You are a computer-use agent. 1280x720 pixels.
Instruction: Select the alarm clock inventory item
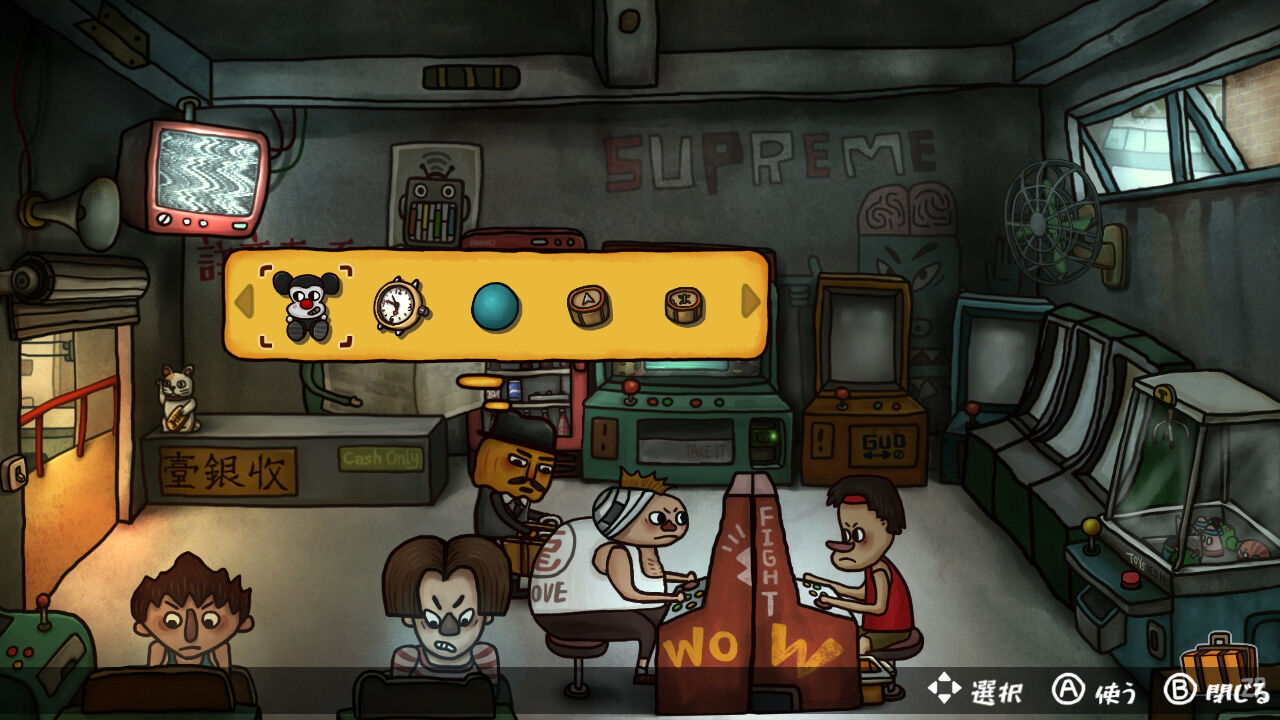[397, 306]
